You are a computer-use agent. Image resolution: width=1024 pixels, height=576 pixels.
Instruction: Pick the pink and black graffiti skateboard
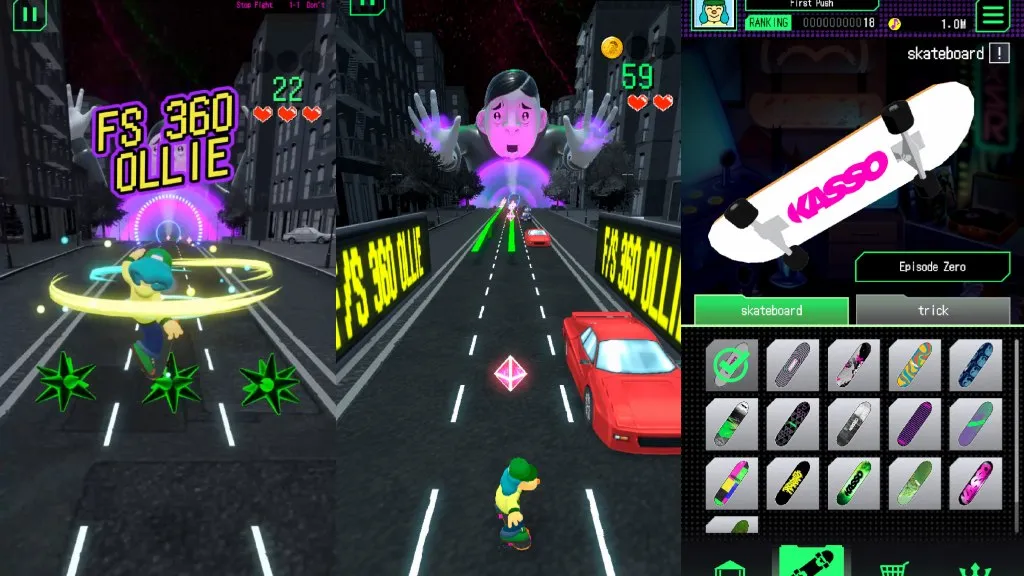[x=974, y=483]
